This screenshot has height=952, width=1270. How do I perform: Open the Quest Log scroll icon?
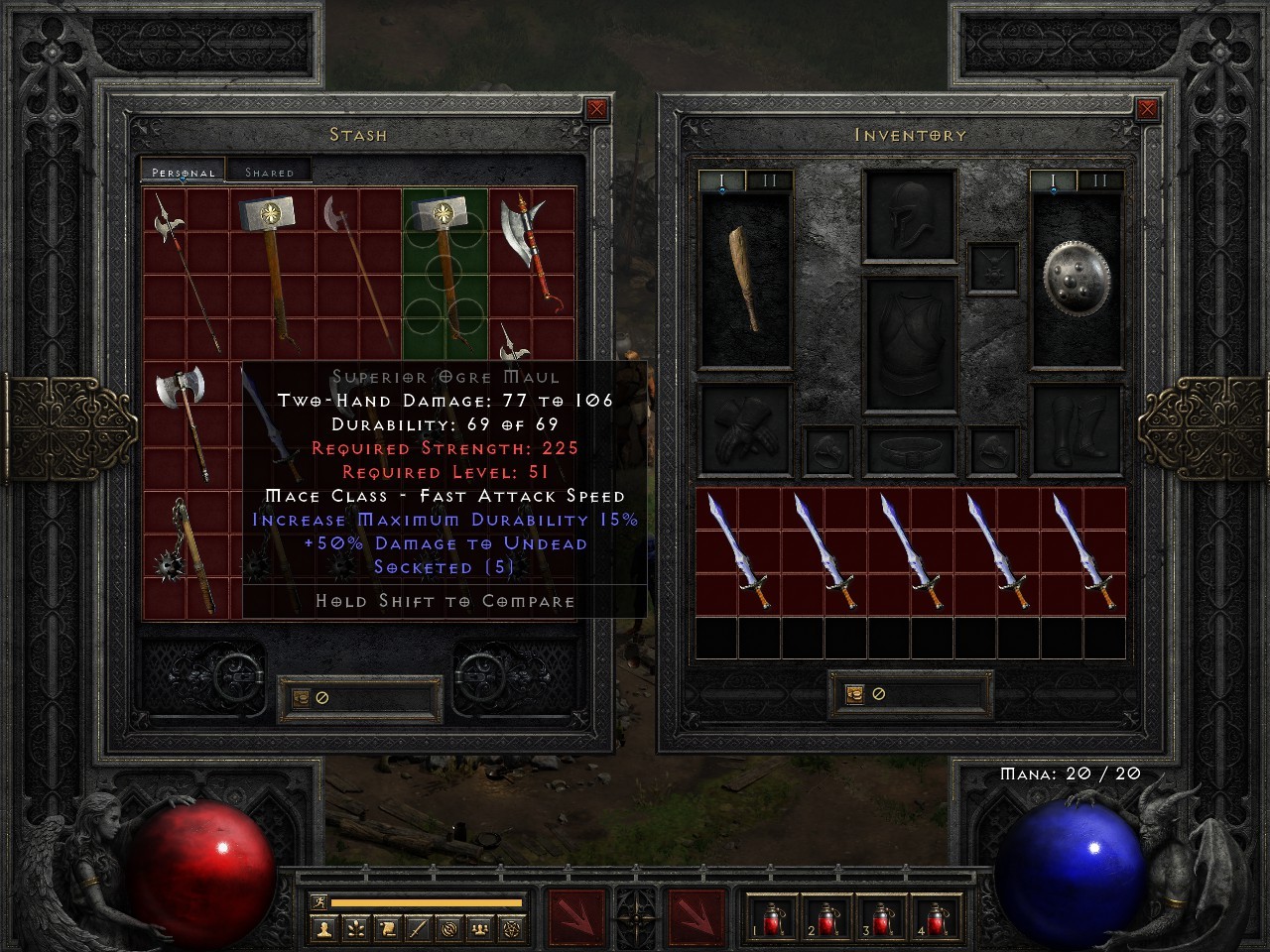coord(387,927)
